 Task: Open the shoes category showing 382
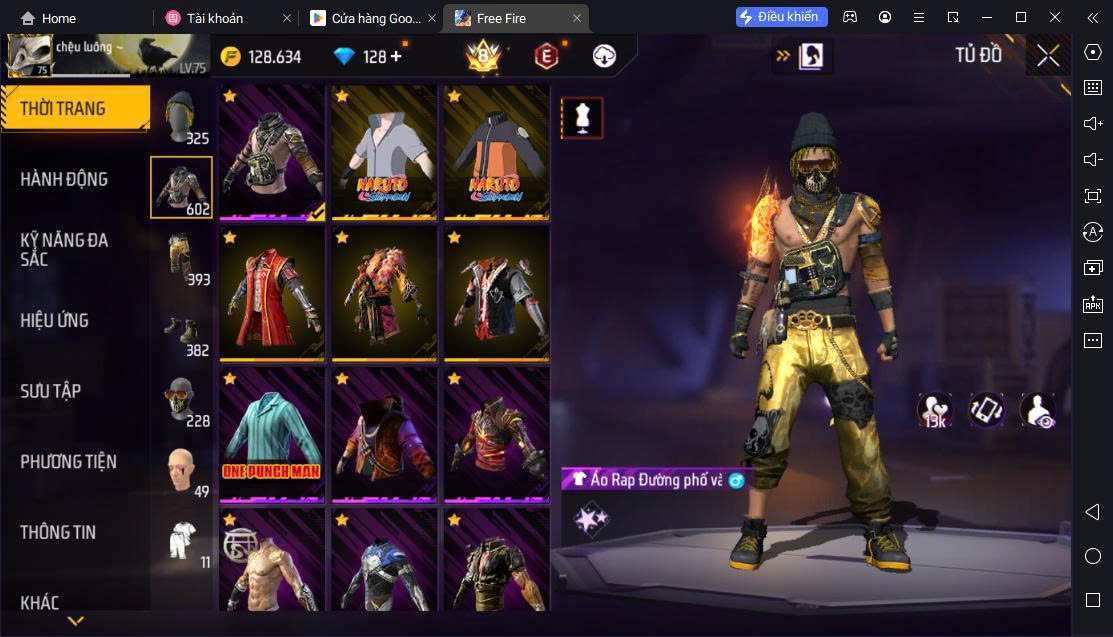(x=181, y=328)
